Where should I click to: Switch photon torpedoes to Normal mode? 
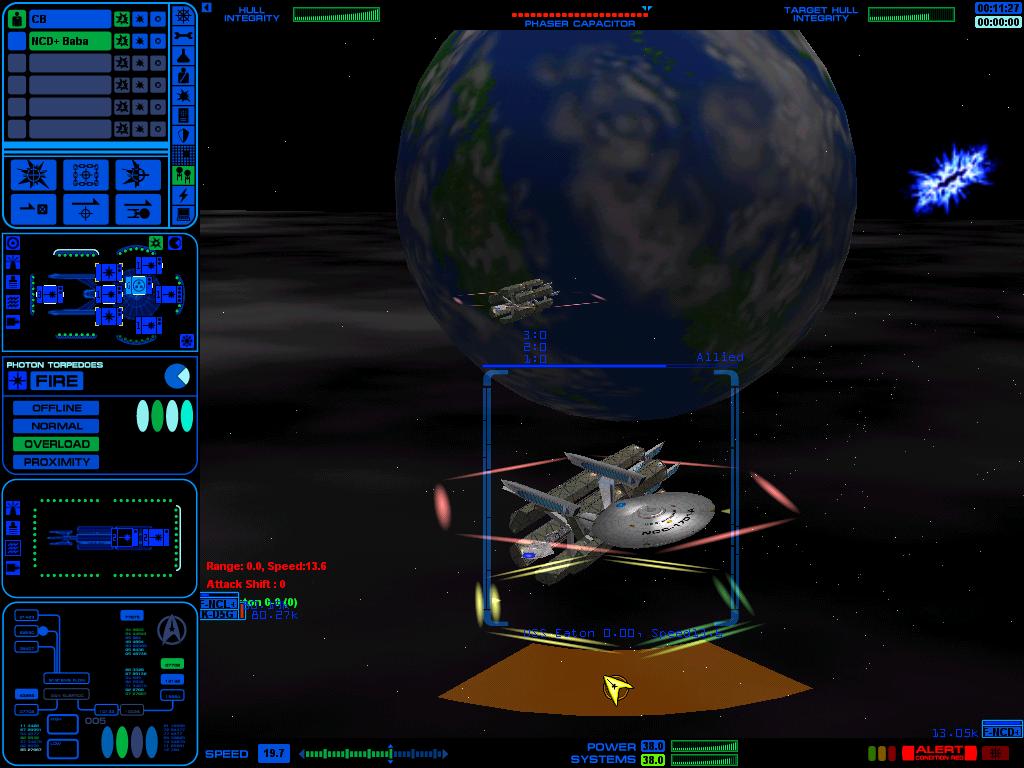point(56,426)
